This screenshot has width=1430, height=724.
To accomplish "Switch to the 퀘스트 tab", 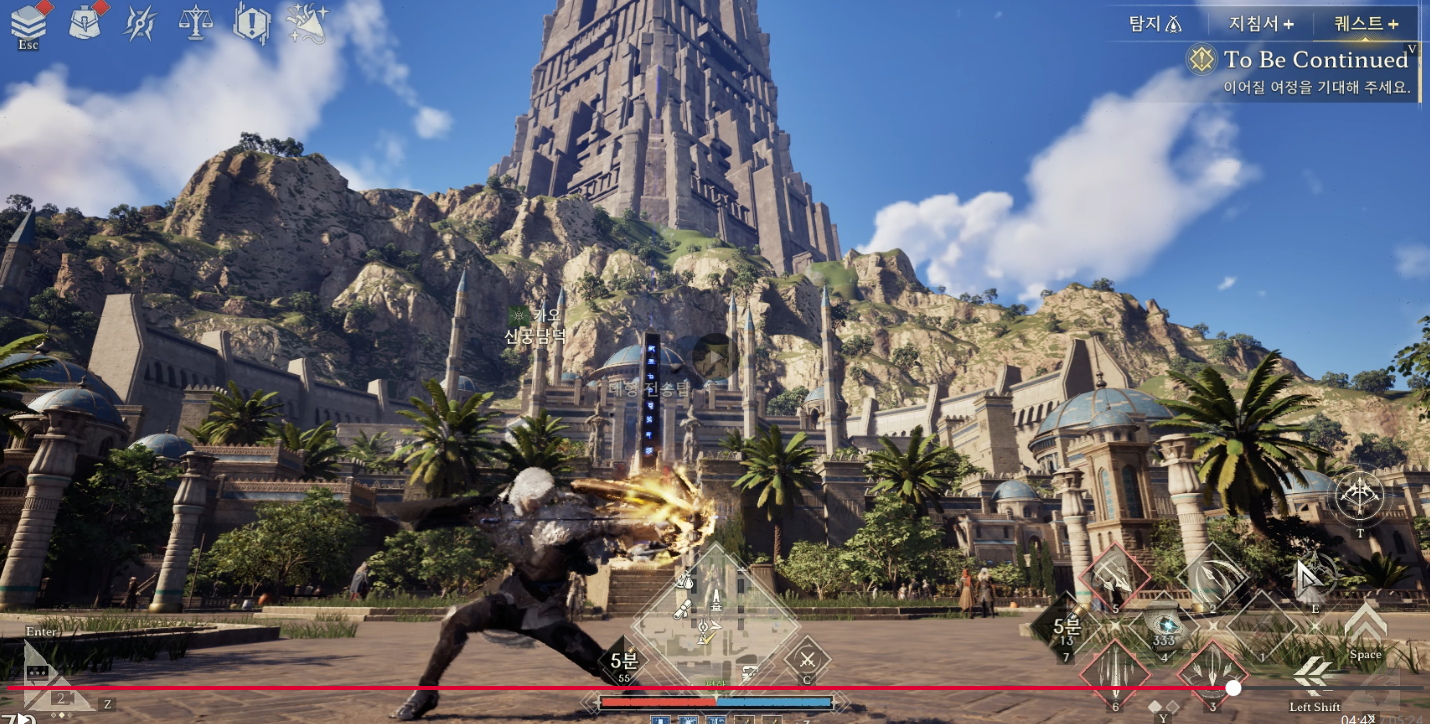I will [x=1367, y=23].
